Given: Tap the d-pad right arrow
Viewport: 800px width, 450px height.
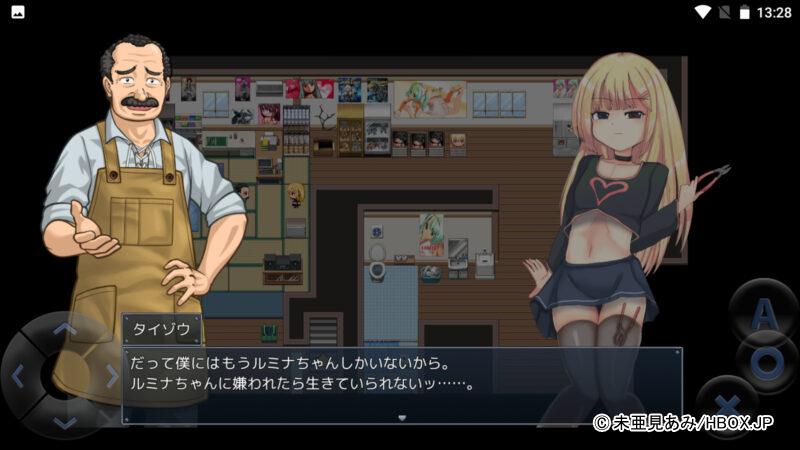Looking at the screenshot, I should point(110,376).
